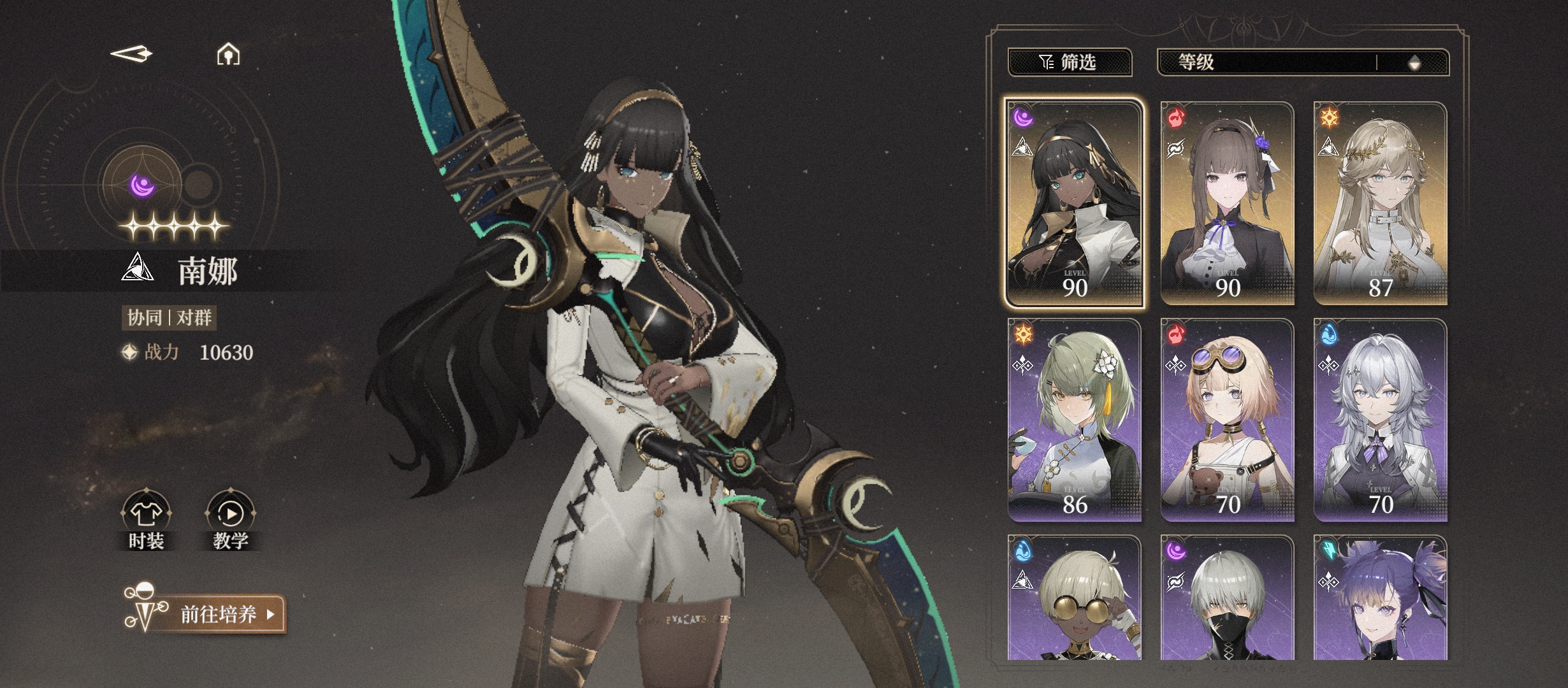Screen dimensions: 1568x688
Task: Open the 等级 sort dropdown
Action: tap(1265, 62)
